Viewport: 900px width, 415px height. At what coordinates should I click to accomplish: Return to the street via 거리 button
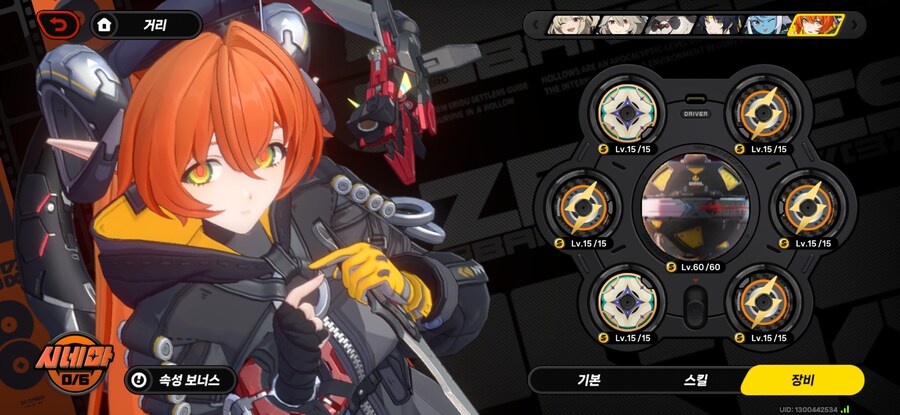[146, 25]
